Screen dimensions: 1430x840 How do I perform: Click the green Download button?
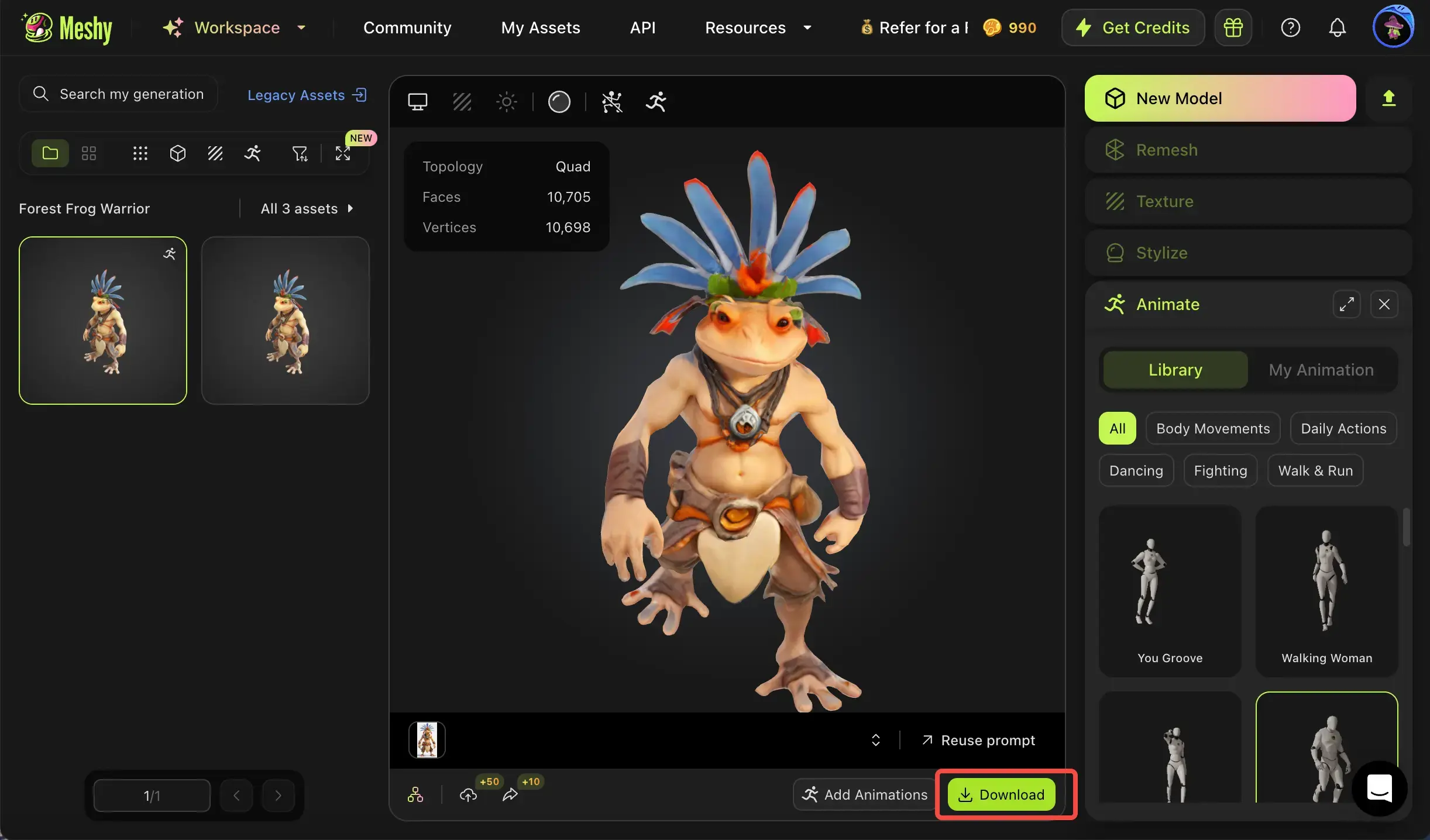[1001, 794]
